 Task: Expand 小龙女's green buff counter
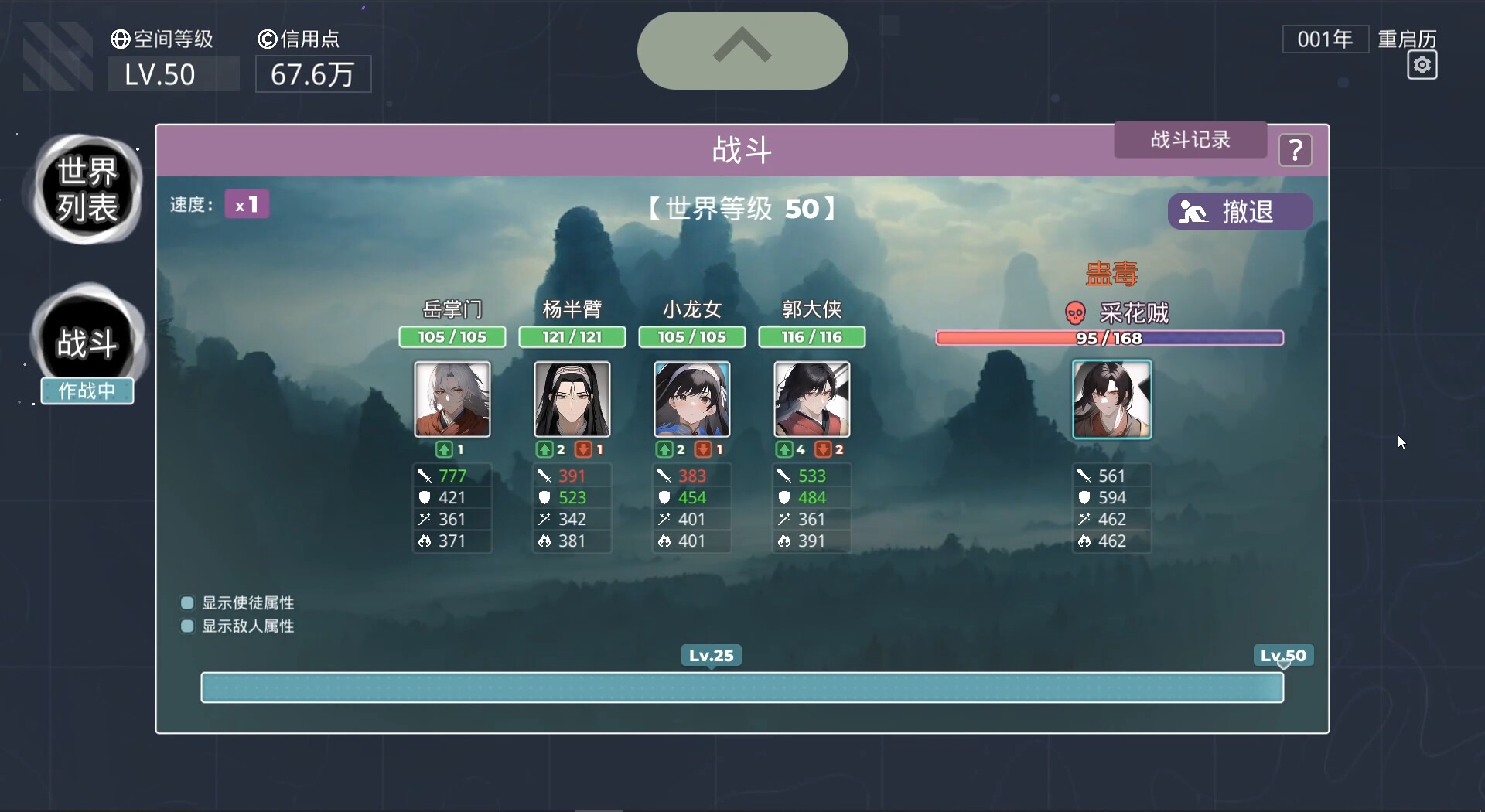coord(668,449)
